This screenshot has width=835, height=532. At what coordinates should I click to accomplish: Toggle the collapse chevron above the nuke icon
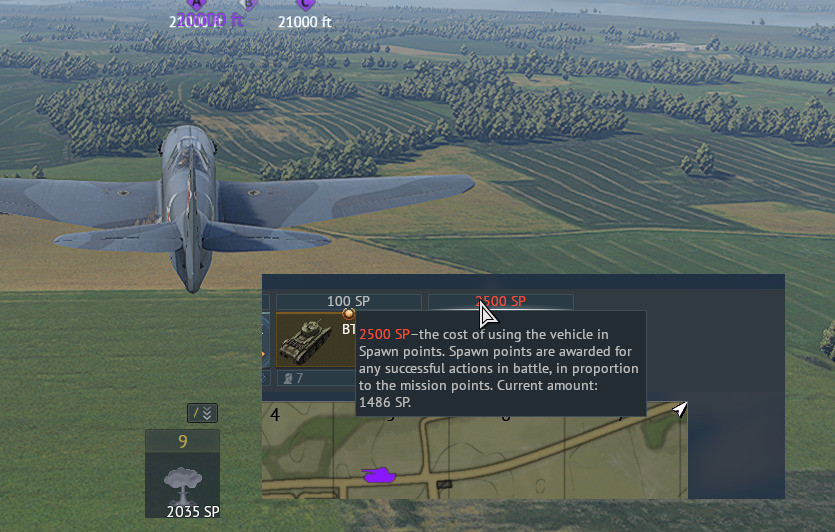tap(202, 413)
